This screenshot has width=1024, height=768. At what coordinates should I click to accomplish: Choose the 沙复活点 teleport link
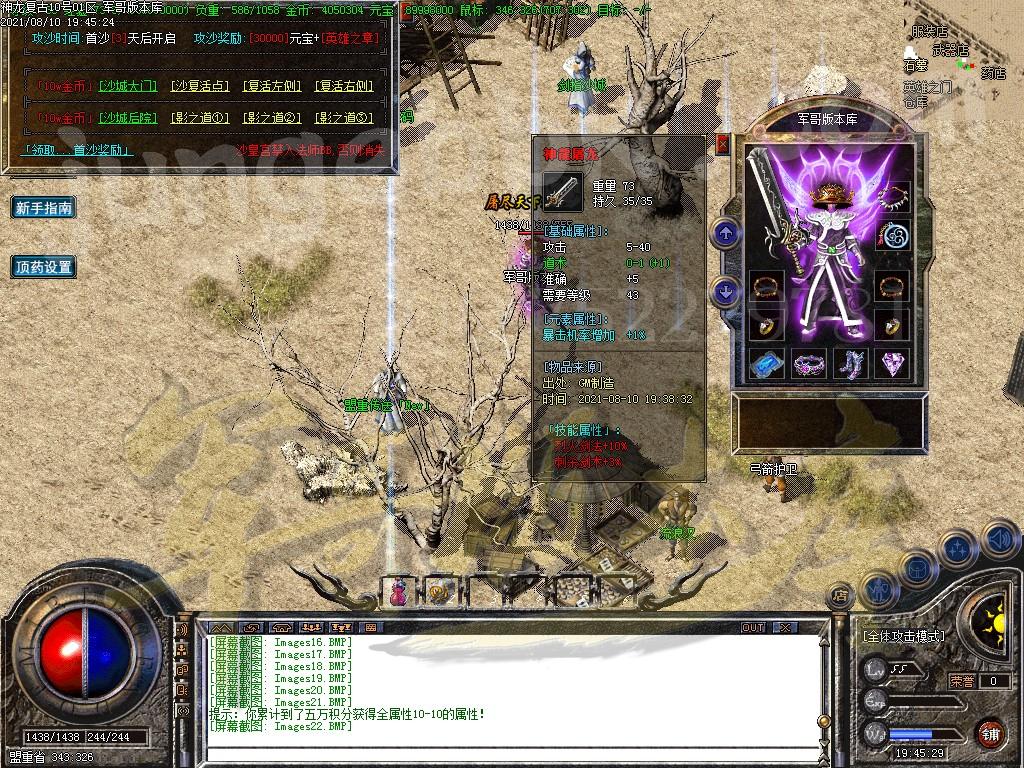200,87
